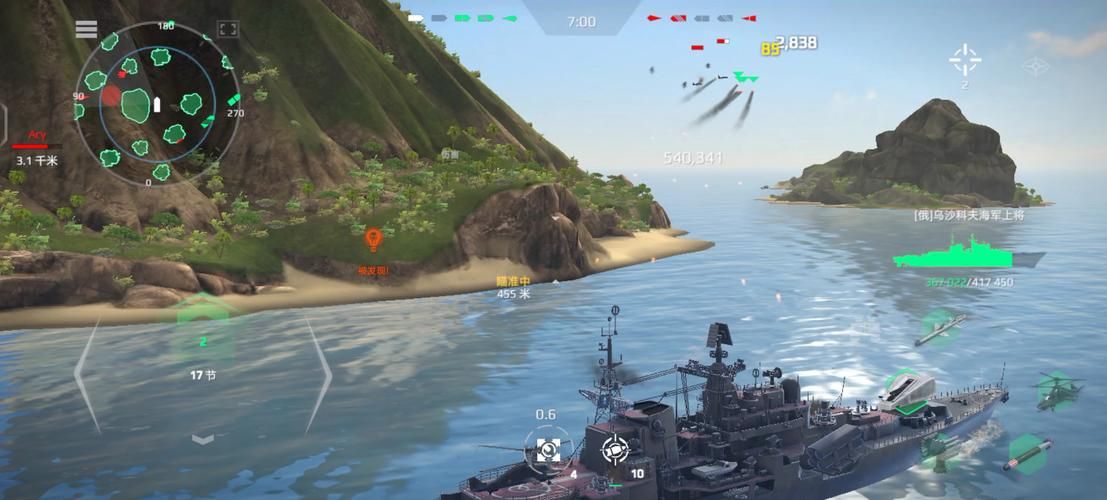The image size is (1107, 500).
Task: Tap the circular radar minimap
Action: 157,102
